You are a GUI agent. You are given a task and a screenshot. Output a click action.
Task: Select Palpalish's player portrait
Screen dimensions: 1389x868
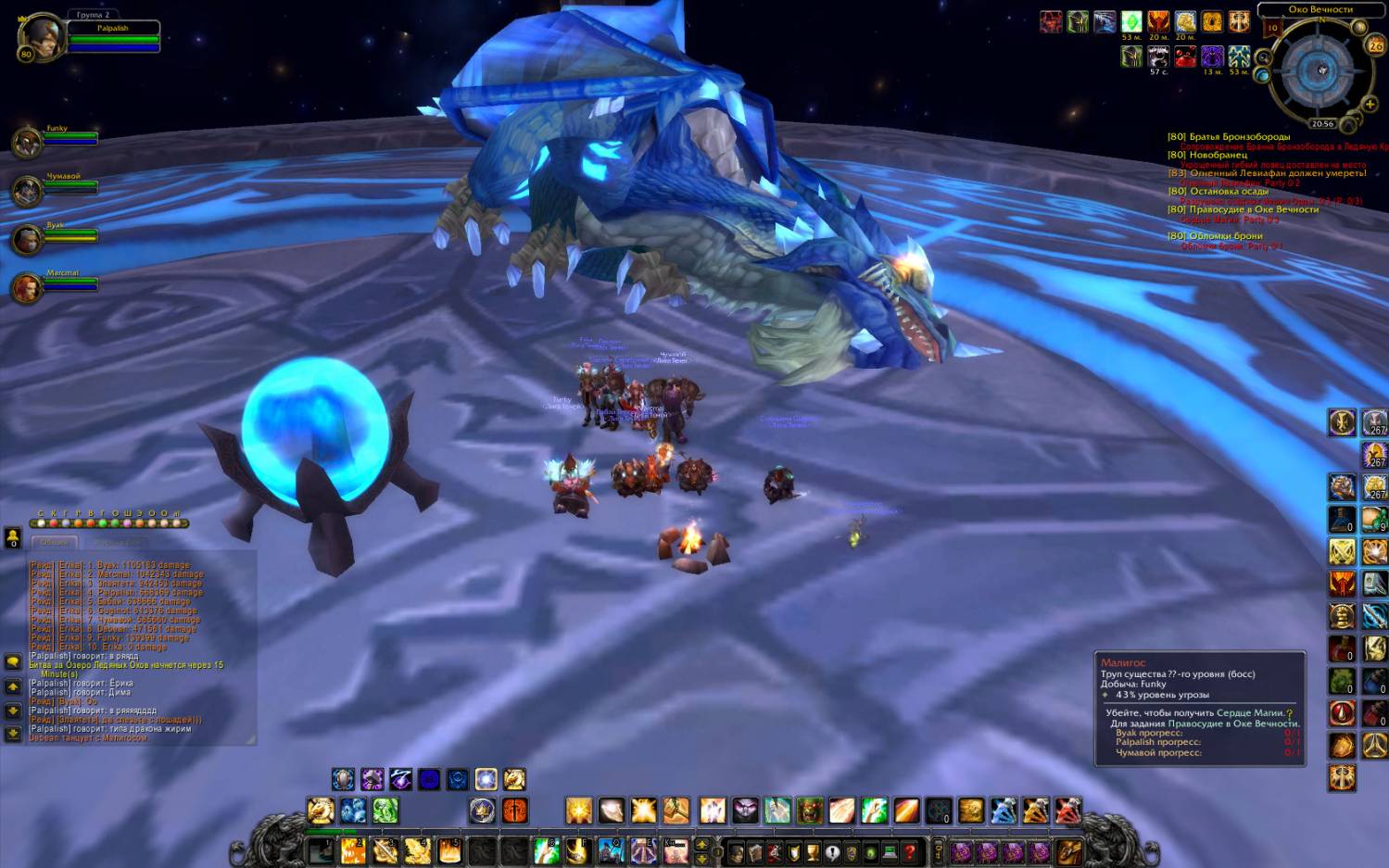click(x=42, y=36)
